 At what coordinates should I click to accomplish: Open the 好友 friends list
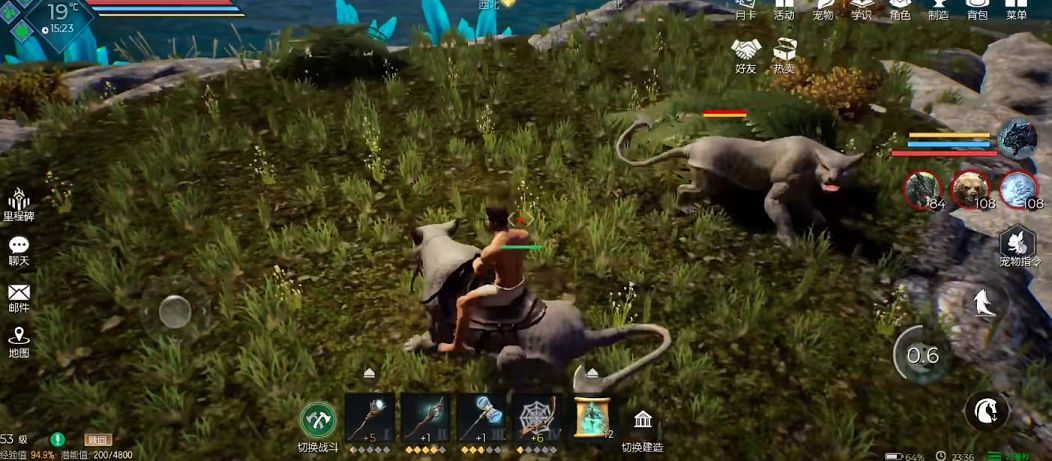[746, 53]
